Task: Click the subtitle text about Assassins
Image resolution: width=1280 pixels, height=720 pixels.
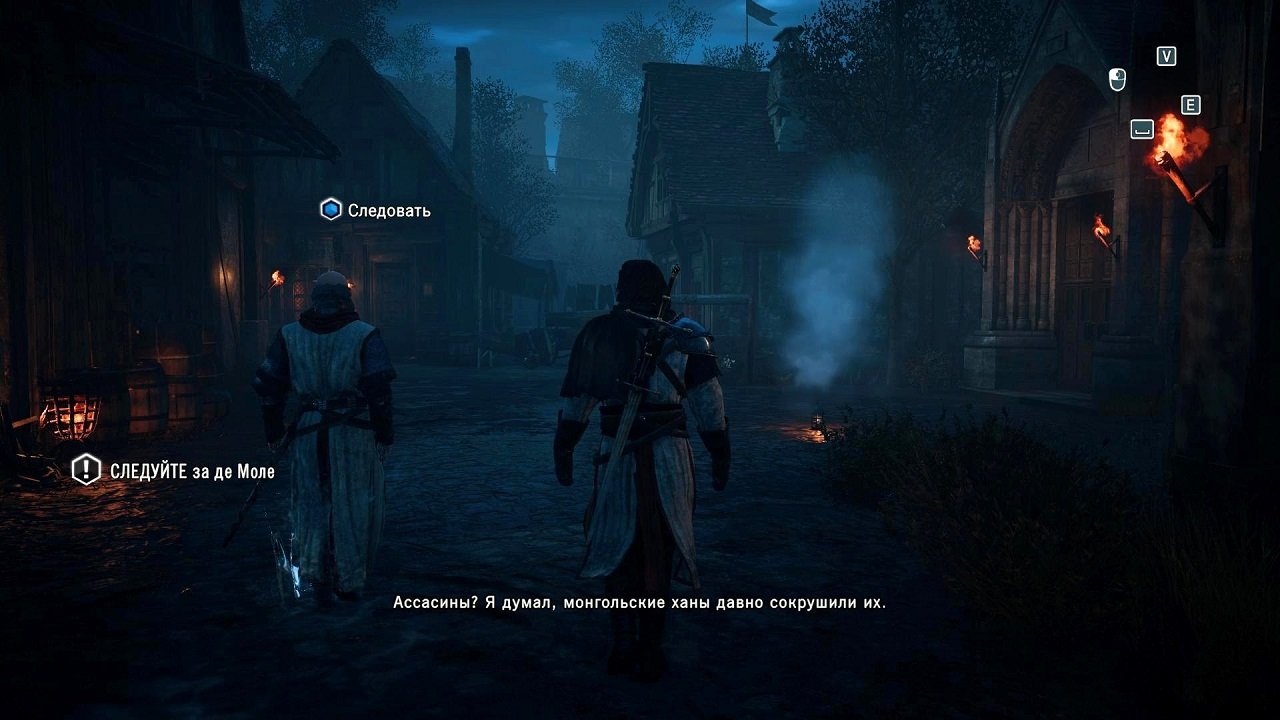Action: coord(638,602)
